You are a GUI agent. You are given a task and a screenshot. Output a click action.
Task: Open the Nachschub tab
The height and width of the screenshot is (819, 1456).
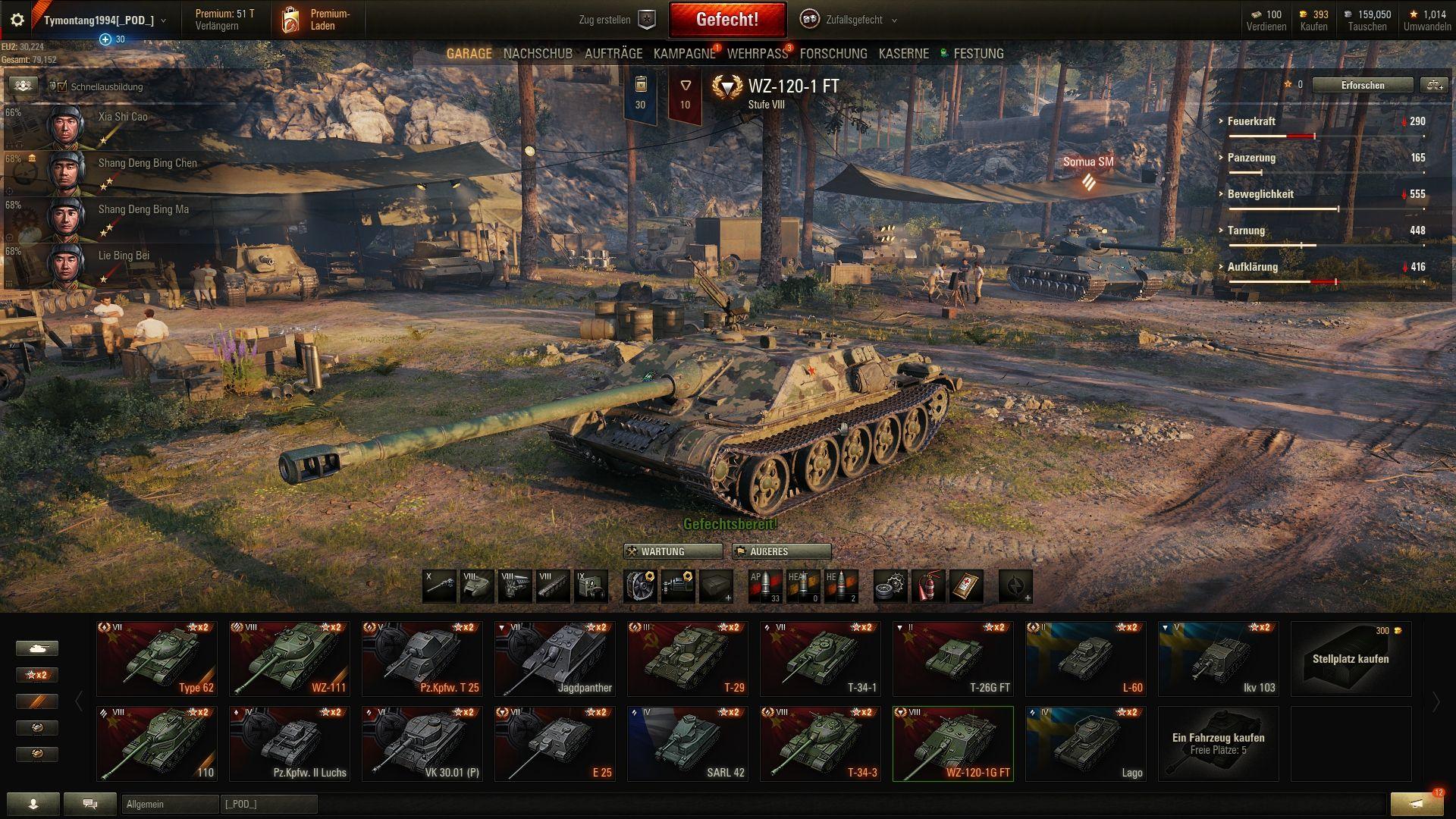click(538, 54)
